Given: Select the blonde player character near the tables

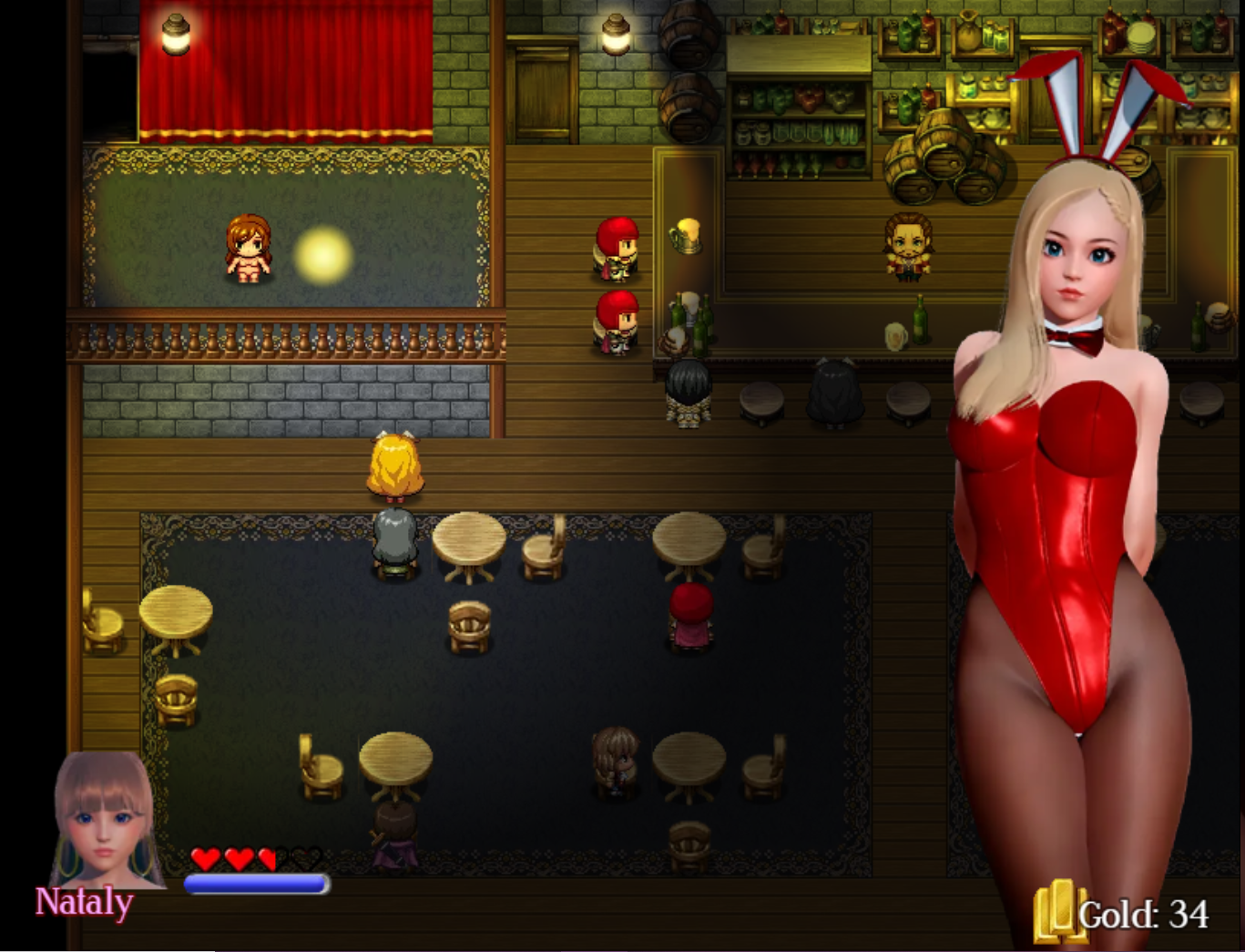Looking at the screenshot, I should tap(393, 466).
